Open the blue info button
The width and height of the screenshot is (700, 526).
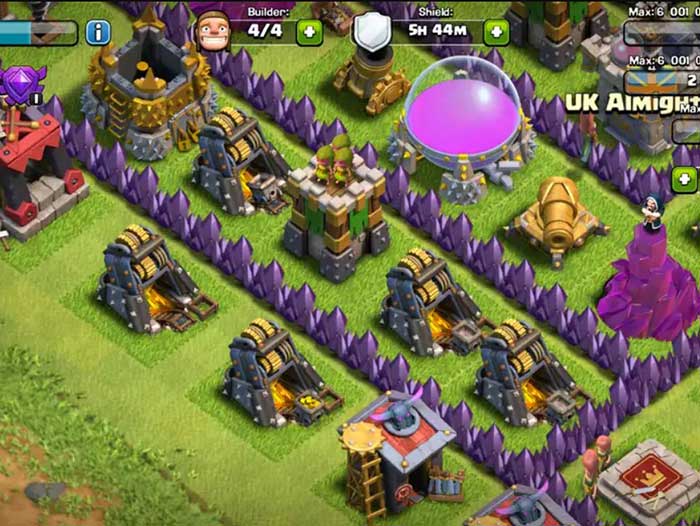point(97,32)
